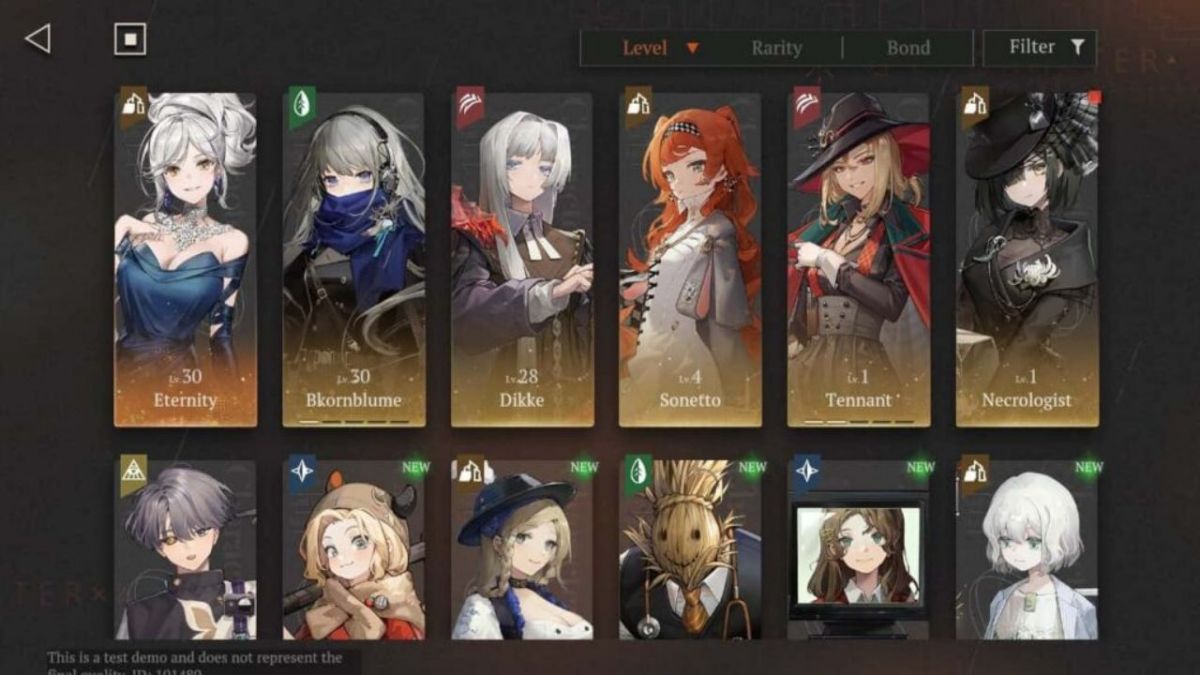Pick the television-screen girl card
This screenshot has width=1200, height=675.
[x=858, y=550]
